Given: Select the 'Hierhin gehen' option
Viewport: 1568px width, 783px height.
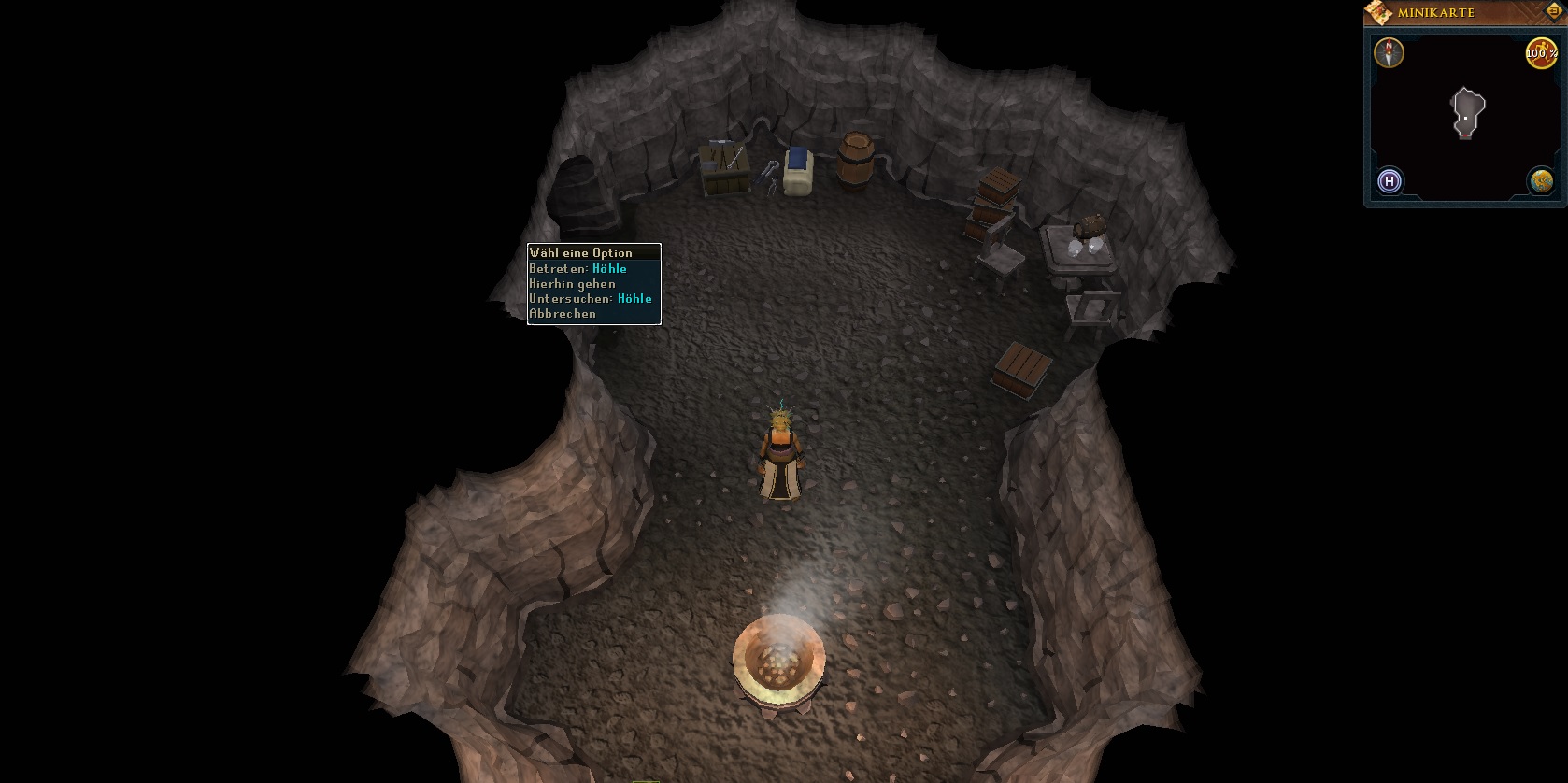Looking at the screenshot, I should pos(572,283).
